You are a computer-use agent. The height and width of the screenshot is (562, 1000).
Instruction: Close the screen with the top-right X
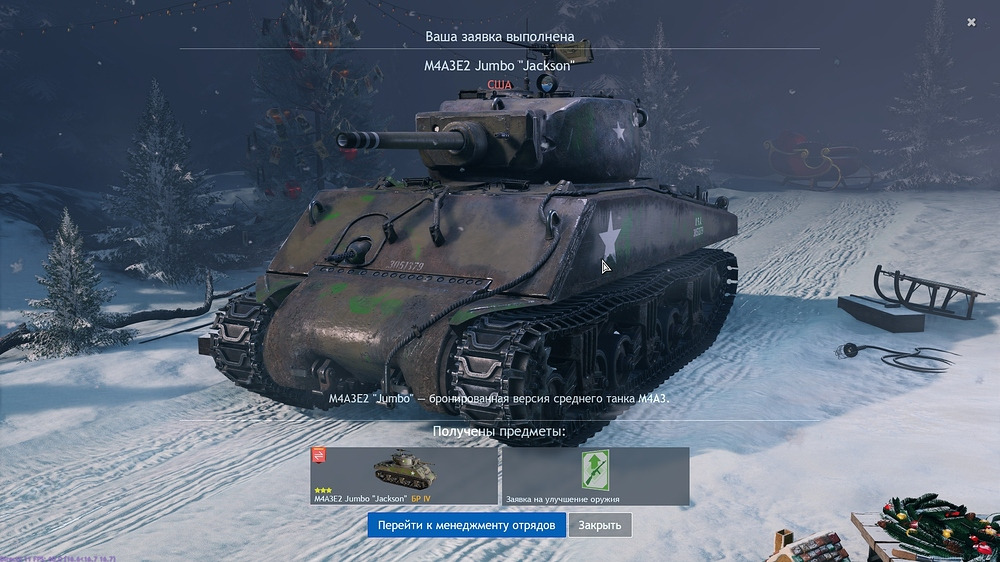click(x=971, y=22)
